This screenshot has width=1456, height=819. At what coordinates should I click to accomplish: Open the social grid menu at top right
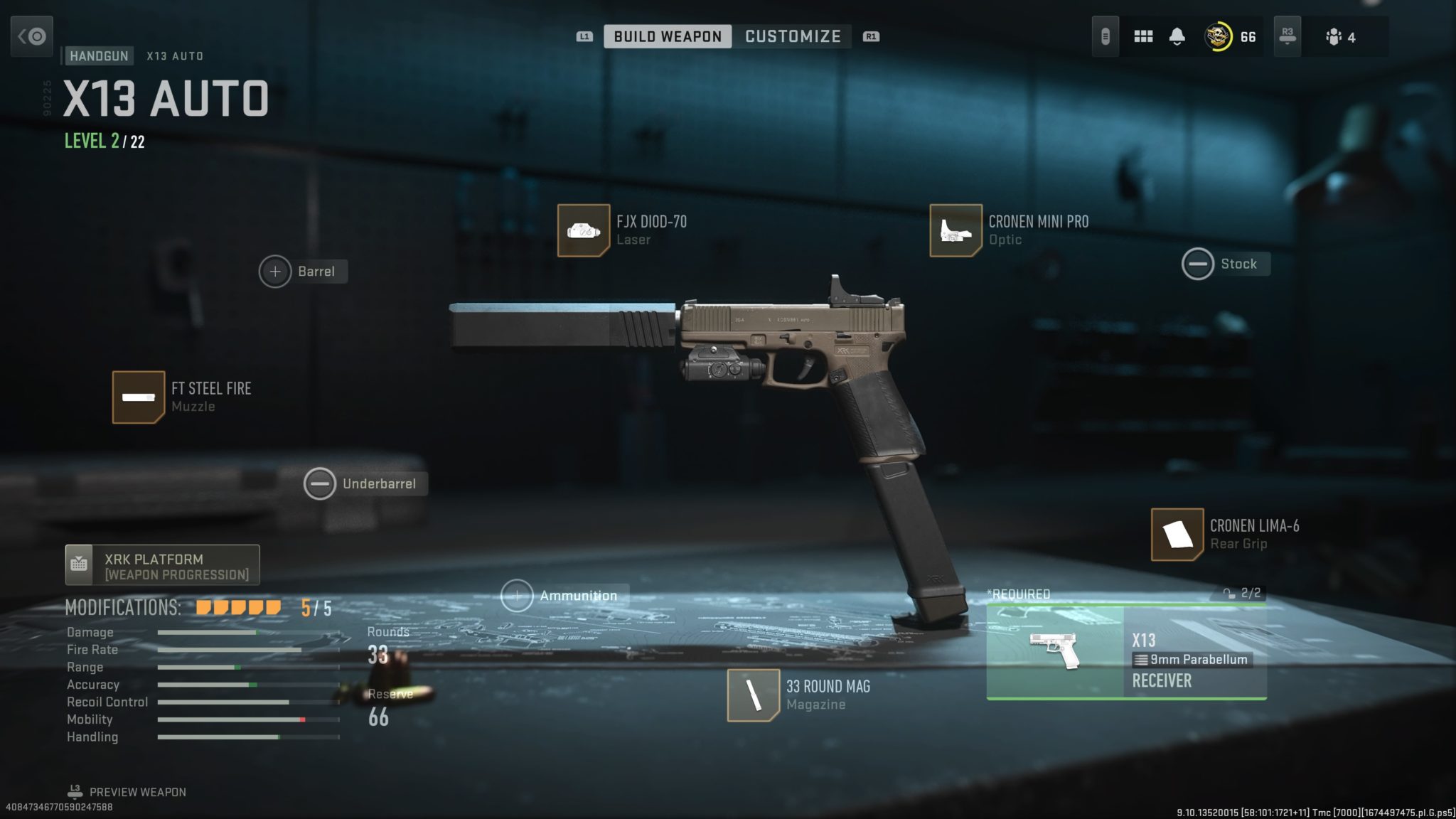pyautogui.click(x=1143, y=36)
